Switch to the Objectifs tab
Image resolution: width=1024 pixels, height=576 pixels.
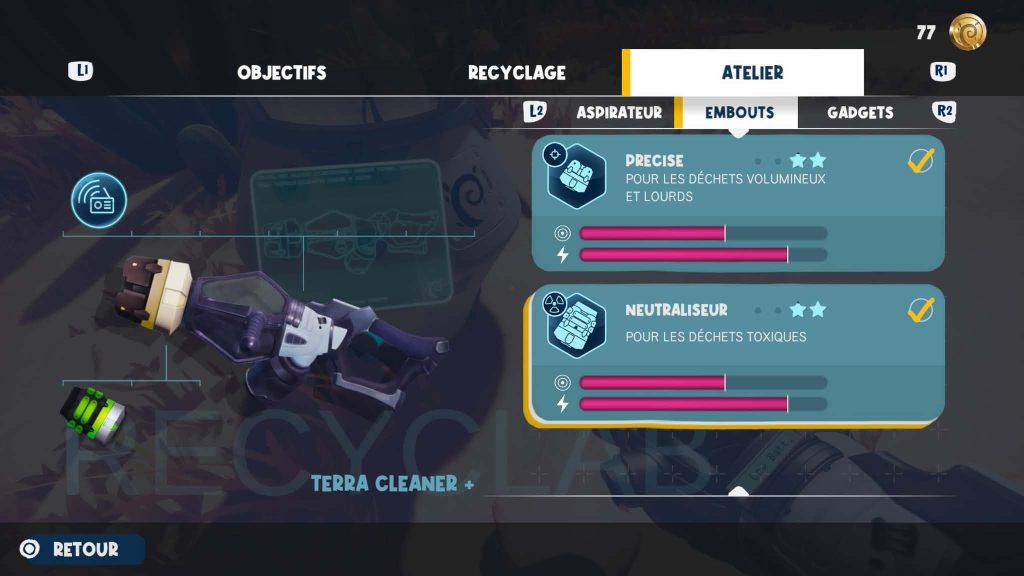(281, 73)
